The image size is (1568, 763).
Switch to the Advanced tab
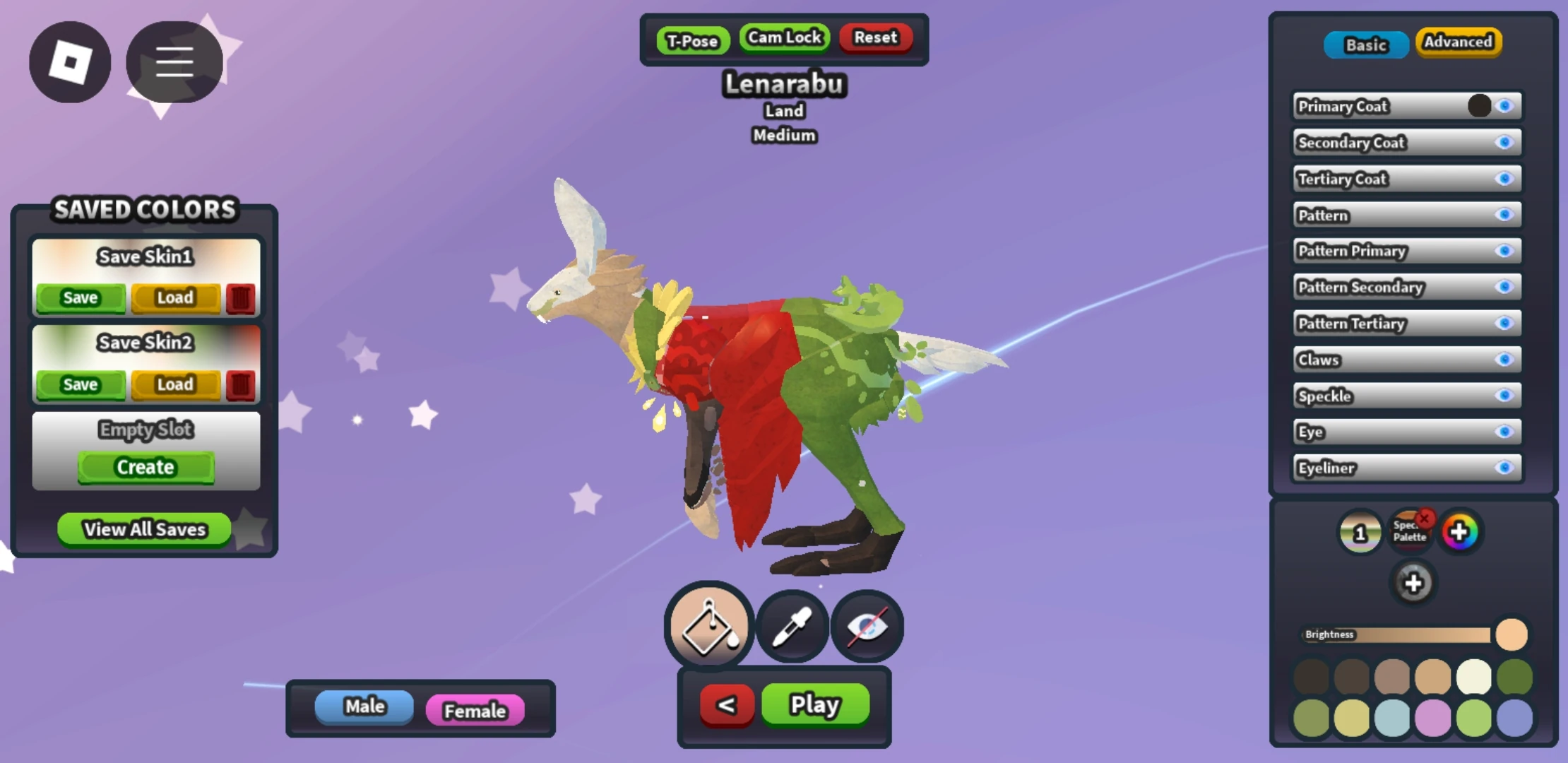(x=1459, y=42)
